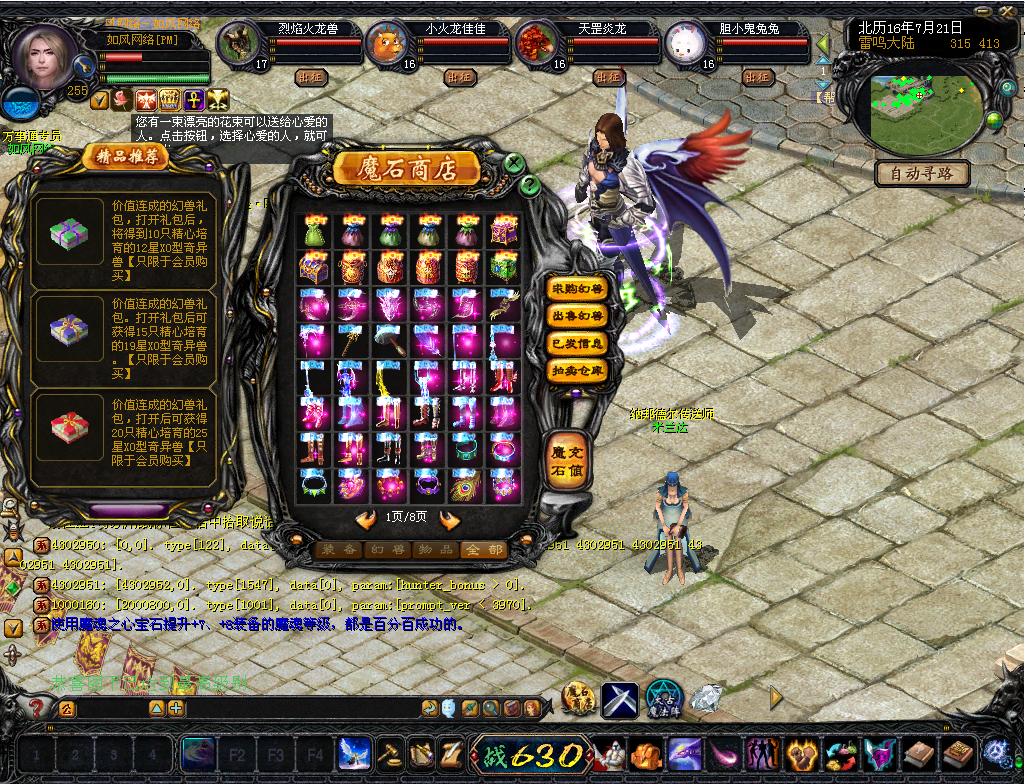Select the 全部 shop tab
The height and width of the screenshot is (784, 1025).
(483, 549)
